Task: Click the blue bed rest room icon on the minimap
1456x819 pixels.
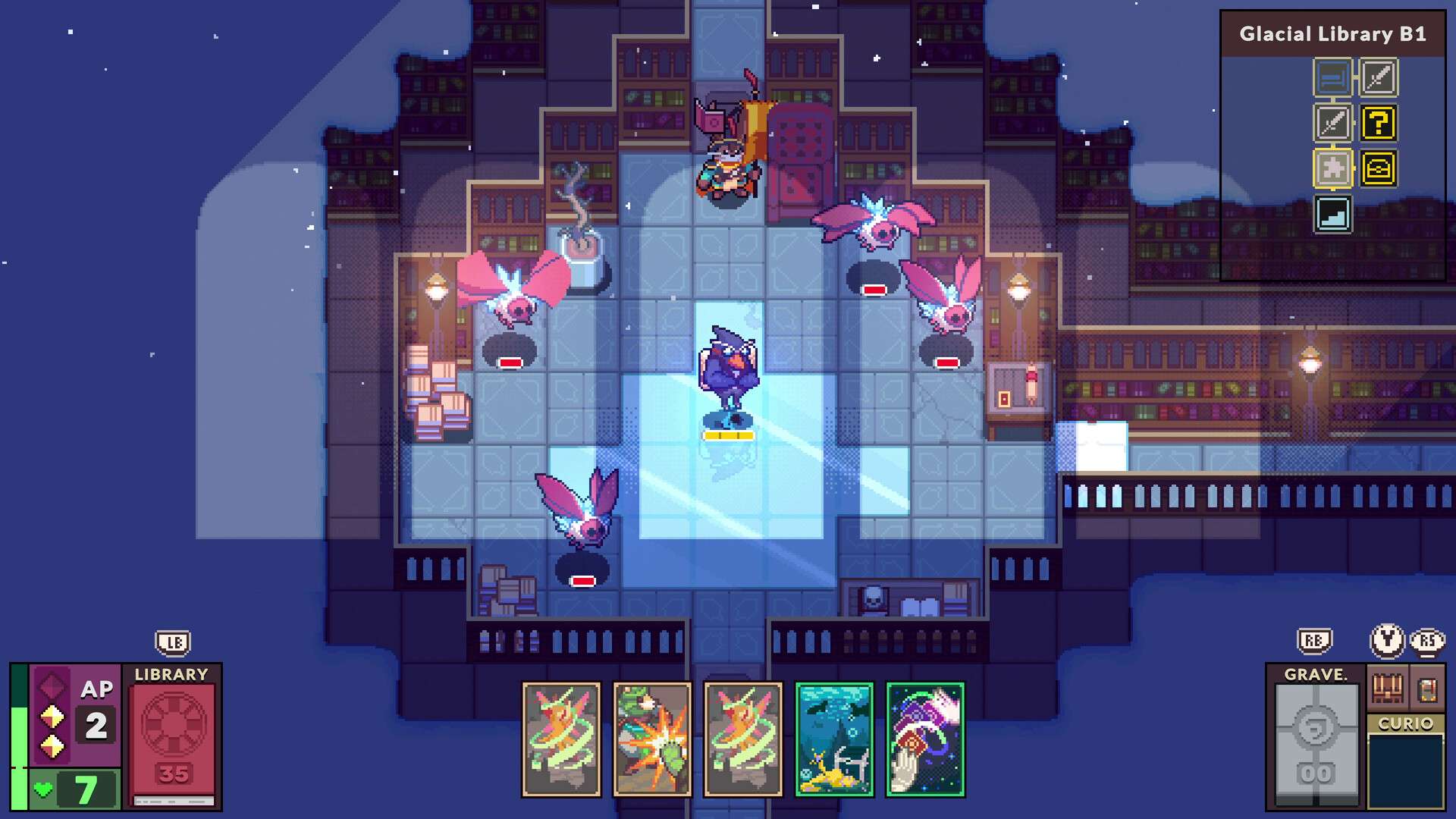Action: click(x=1334, y=77)
